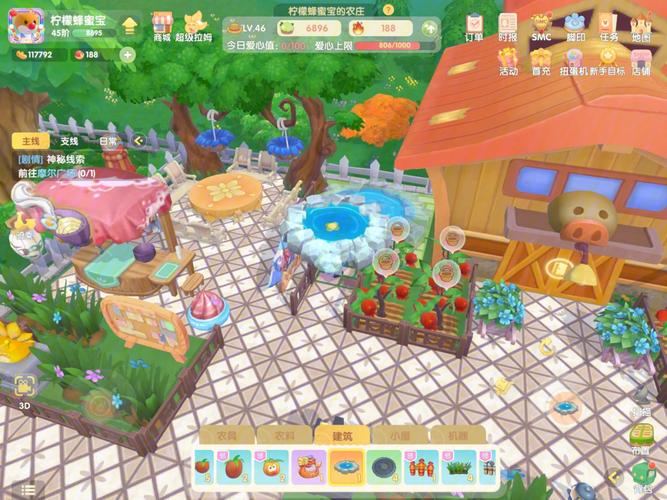Screen dimensions: 667x500
Task: Open the 新手目标 beginner goals
Action: [x=608, y=62]
